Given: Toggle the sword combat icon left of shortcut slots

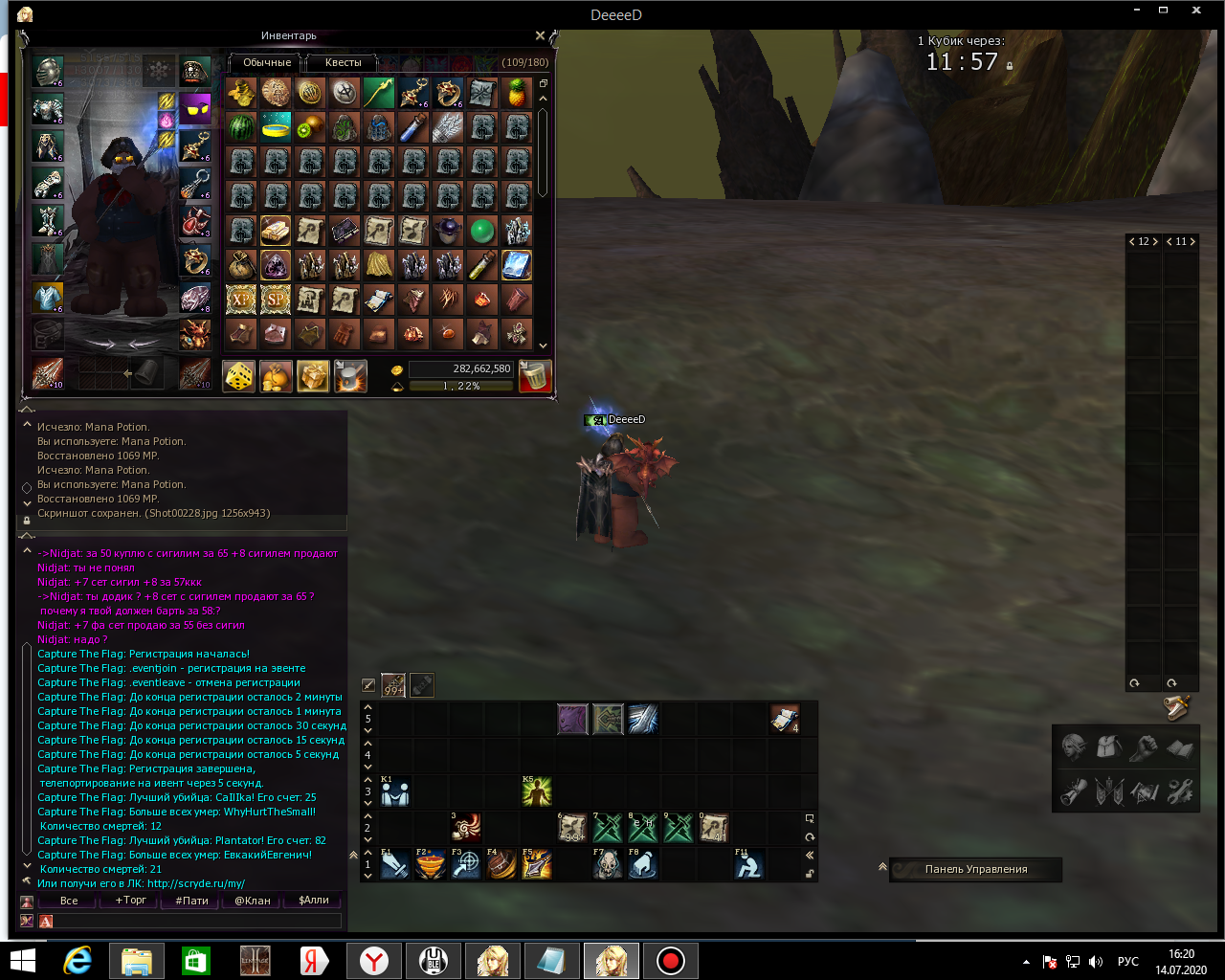Looking at the screenshot, I should click(369, 684).
